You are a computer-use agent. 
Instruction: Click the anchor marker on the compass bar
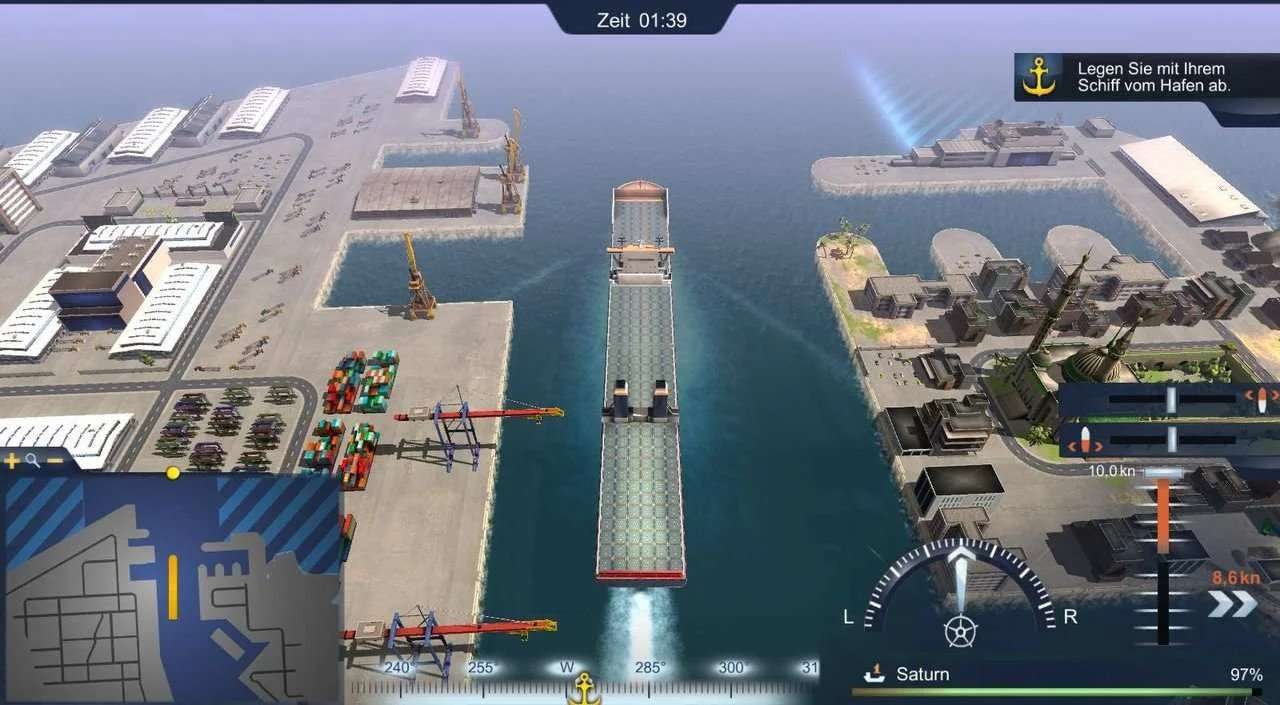tap(584, 688)
